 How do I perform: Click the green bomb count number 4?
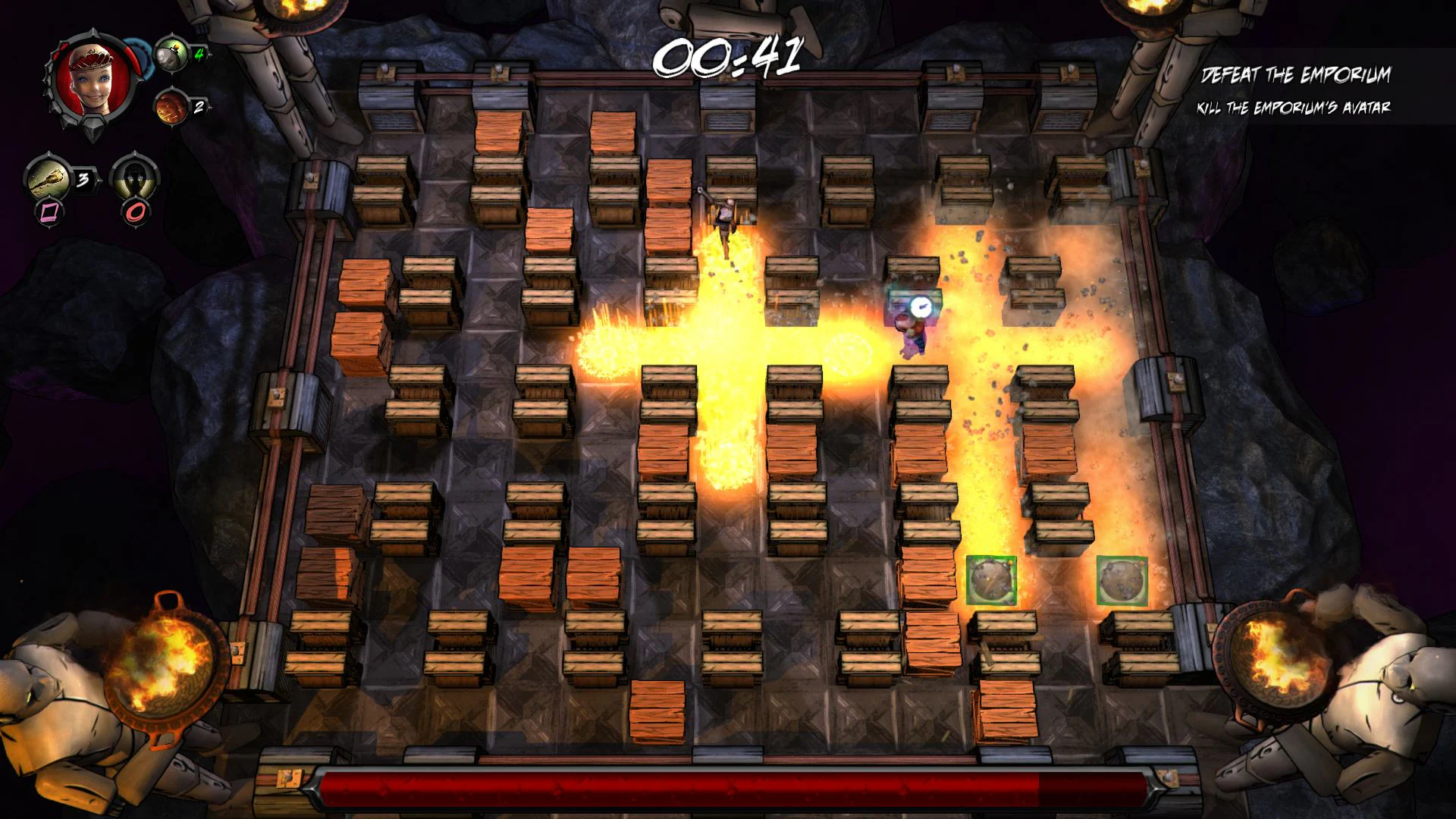(x=199, y=55)
